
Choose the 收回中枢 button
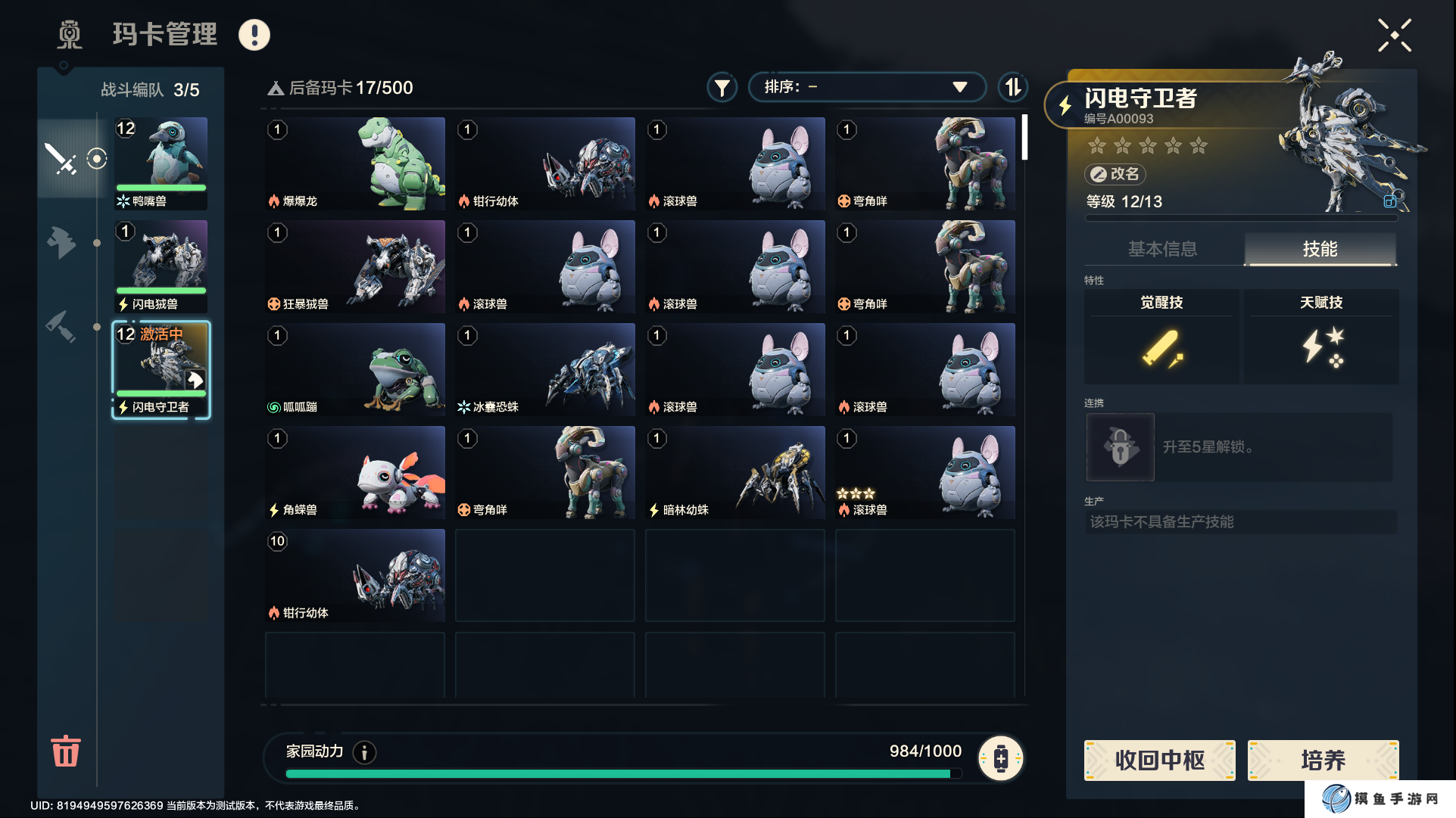click(x=1159, y=760)
